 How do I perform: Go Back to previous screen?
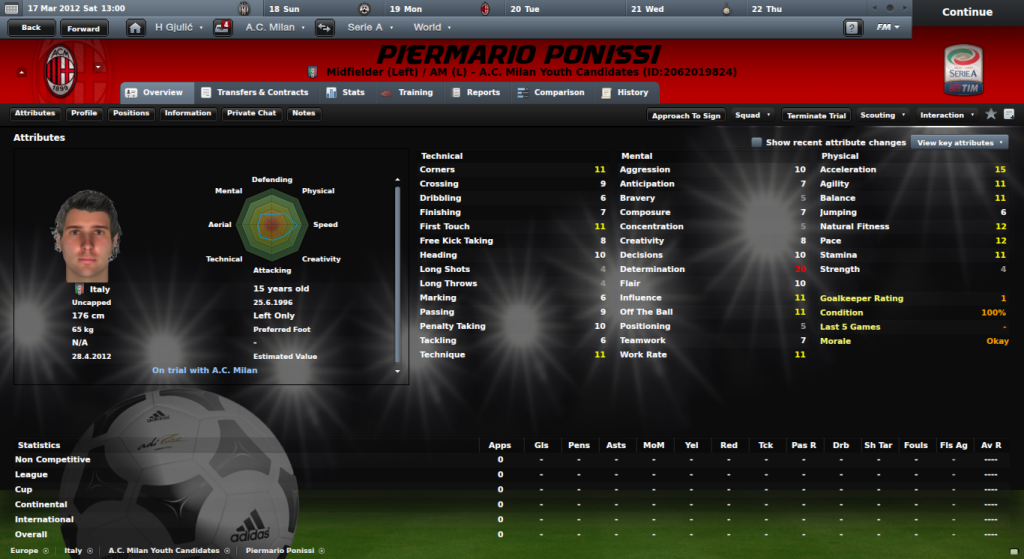pyautogui.click(x=31, y=28)
